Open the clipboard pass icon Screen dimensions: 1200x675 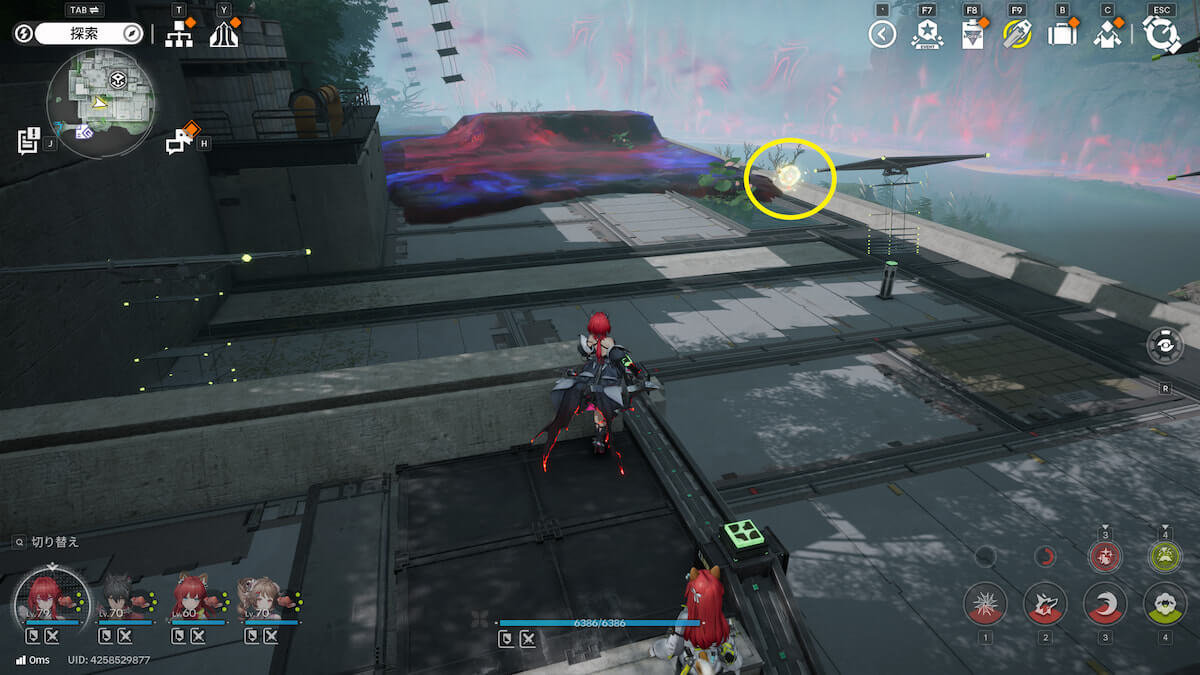pos(972,35)
